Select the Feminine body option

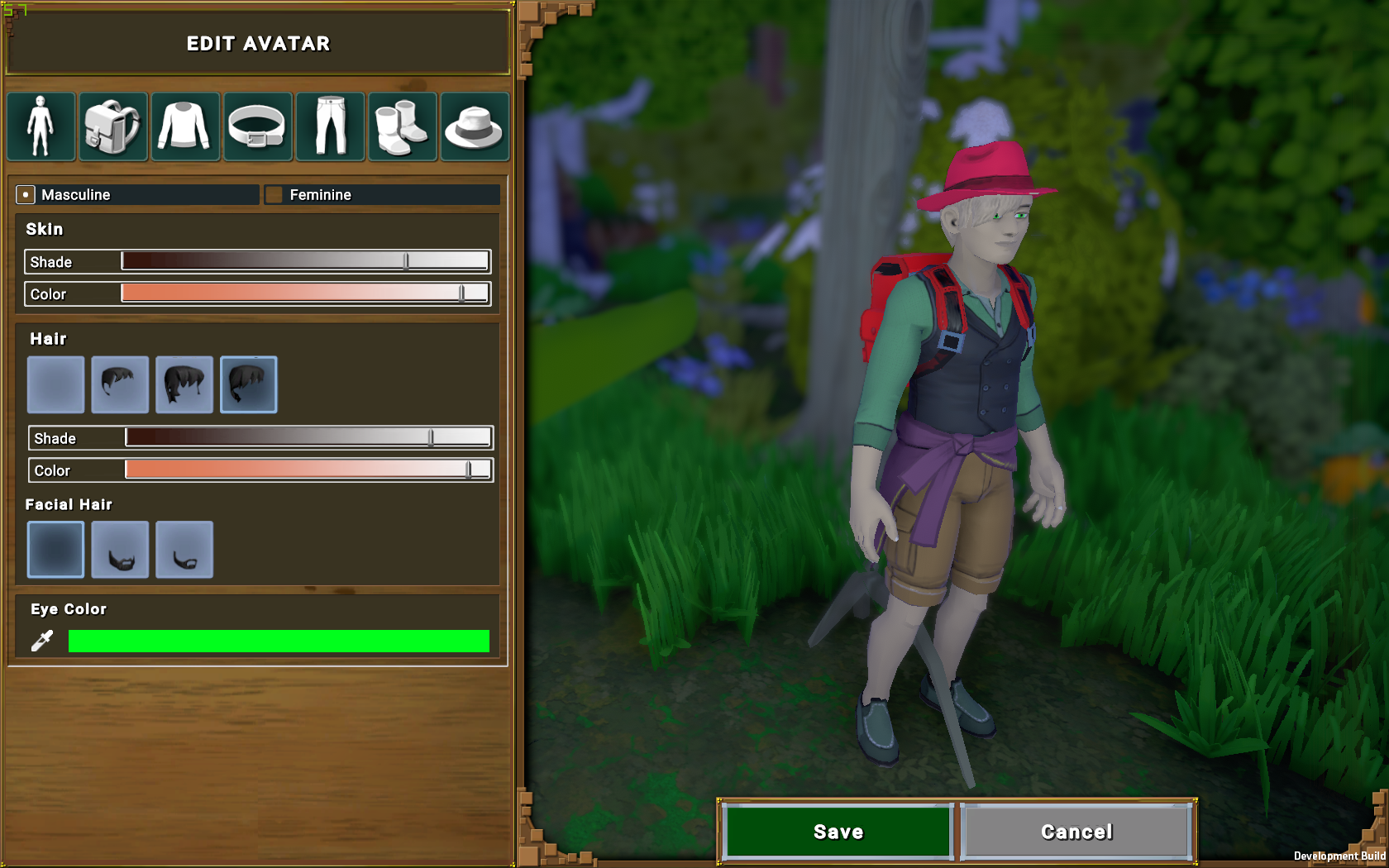point(274,195)
